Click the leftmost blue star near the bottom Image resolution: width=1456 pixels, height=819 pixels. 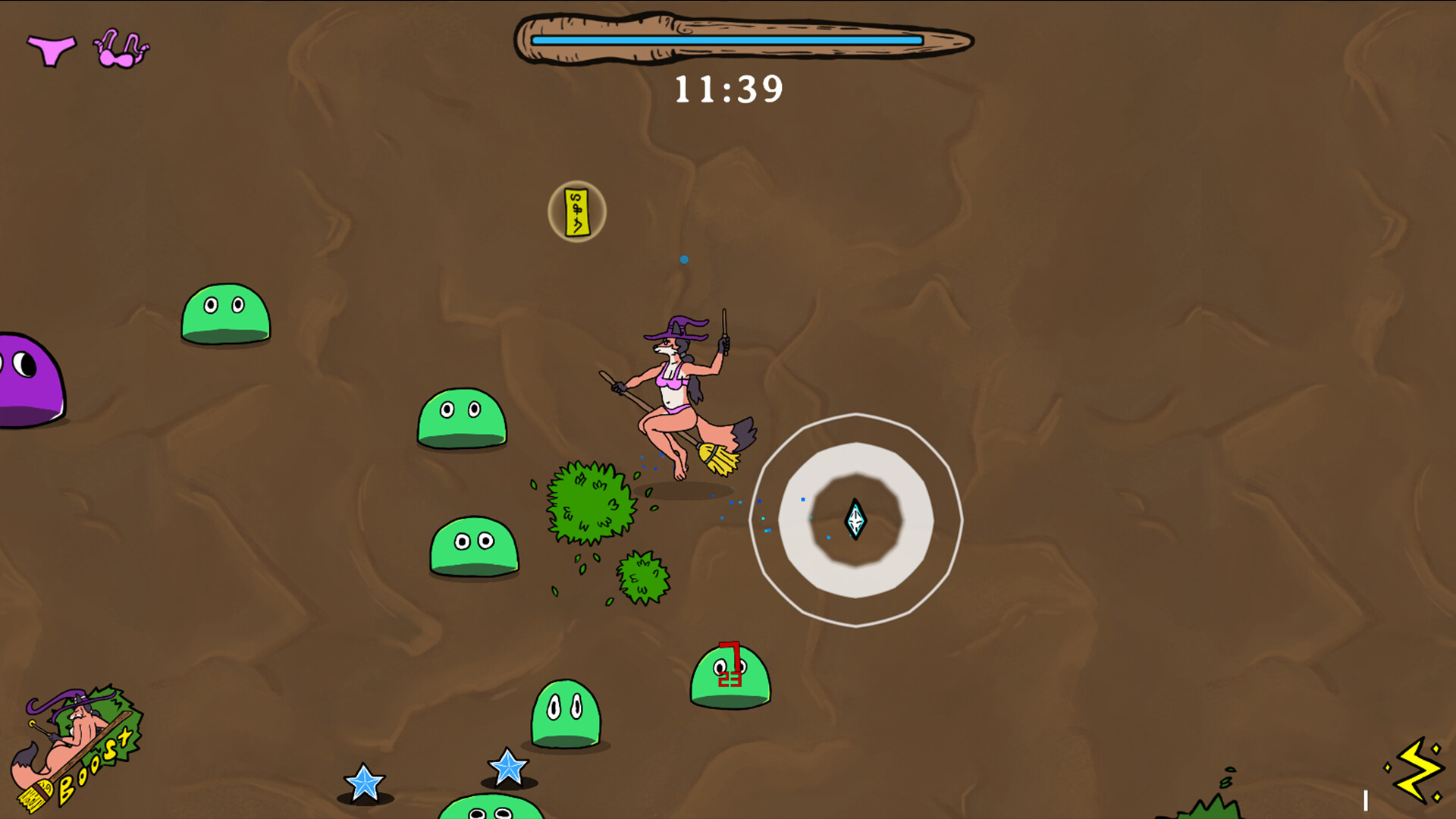coord(364,783)
